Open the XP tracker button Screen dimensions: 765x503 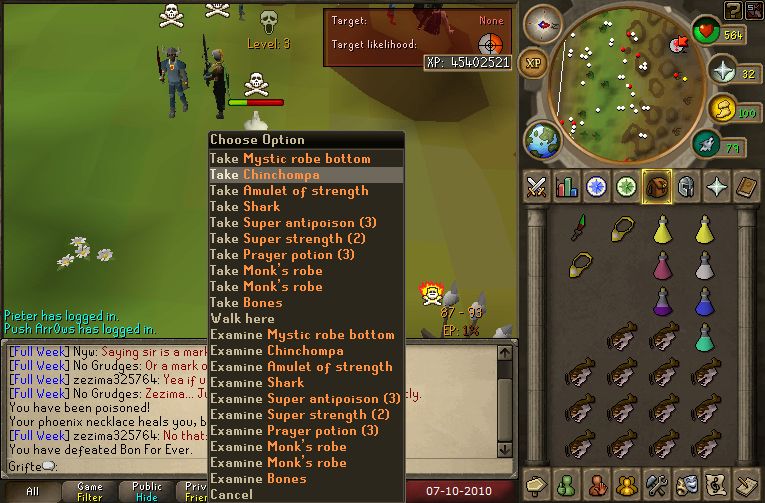[534, 62]
